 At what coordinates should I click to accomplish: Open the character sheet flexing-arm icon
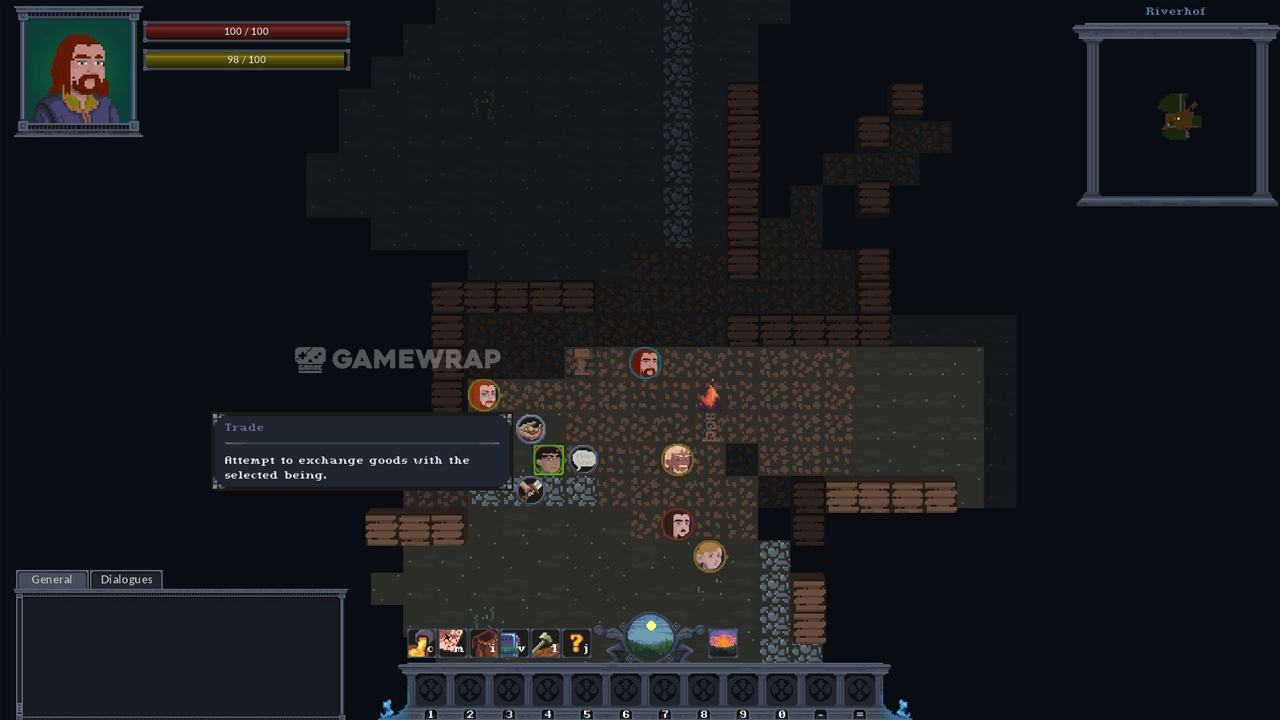[x=421, y=643]
